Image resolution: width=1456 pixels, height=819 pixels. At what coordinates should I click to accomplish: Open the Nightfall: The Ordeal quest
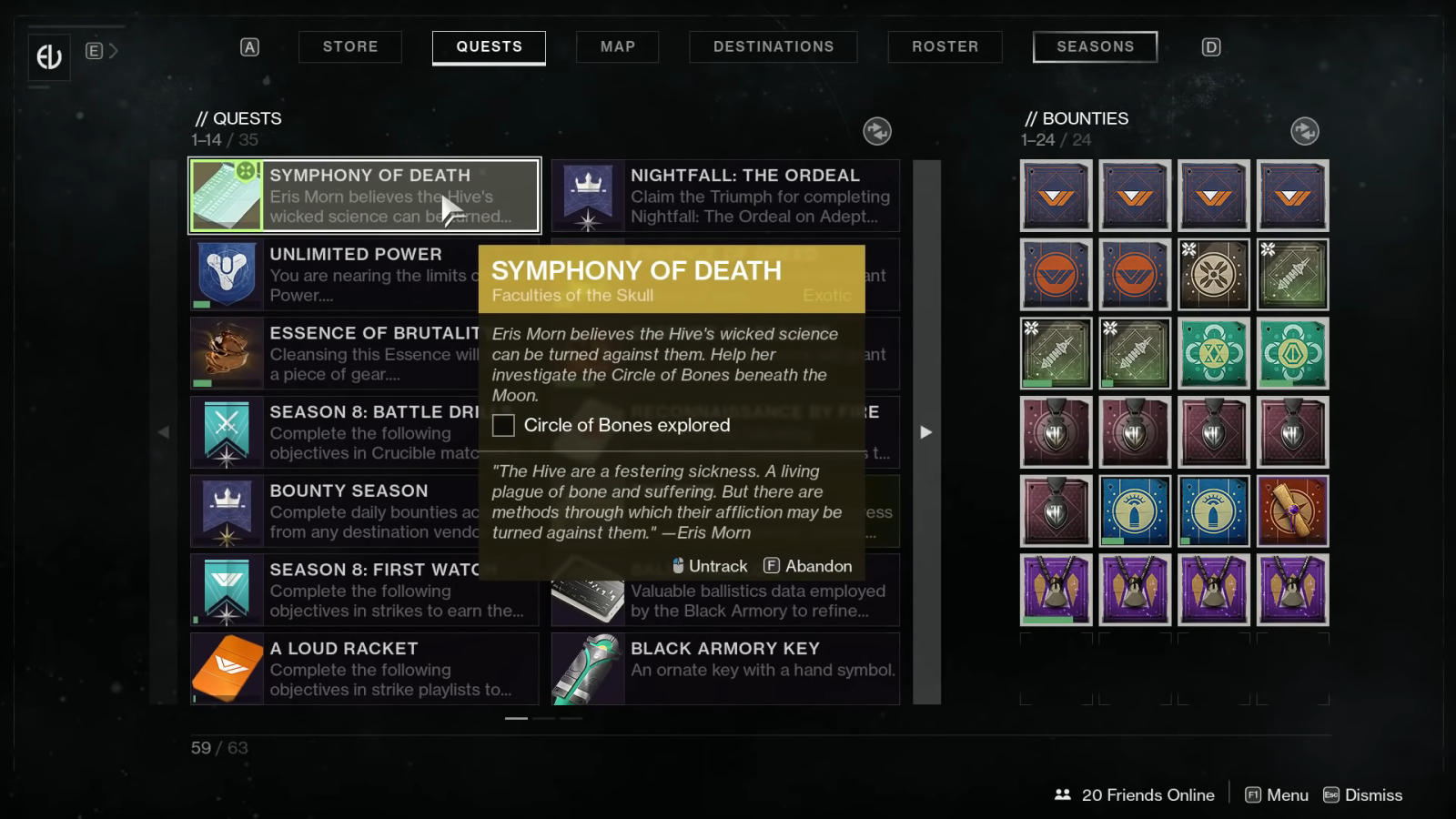click(725, 196)
